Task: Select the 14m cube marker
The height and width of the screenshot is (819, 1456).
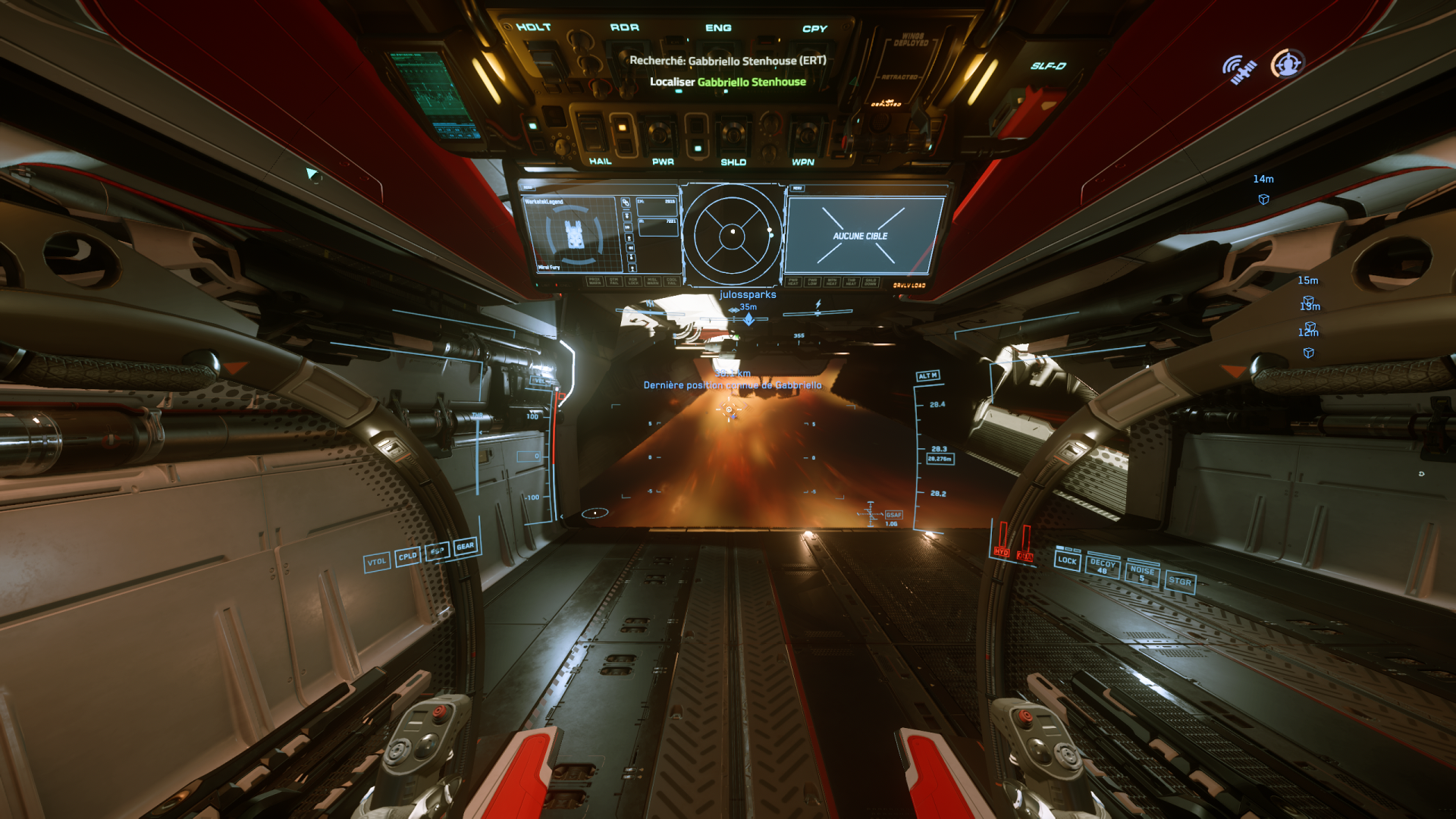Action: click(1263, 199)
